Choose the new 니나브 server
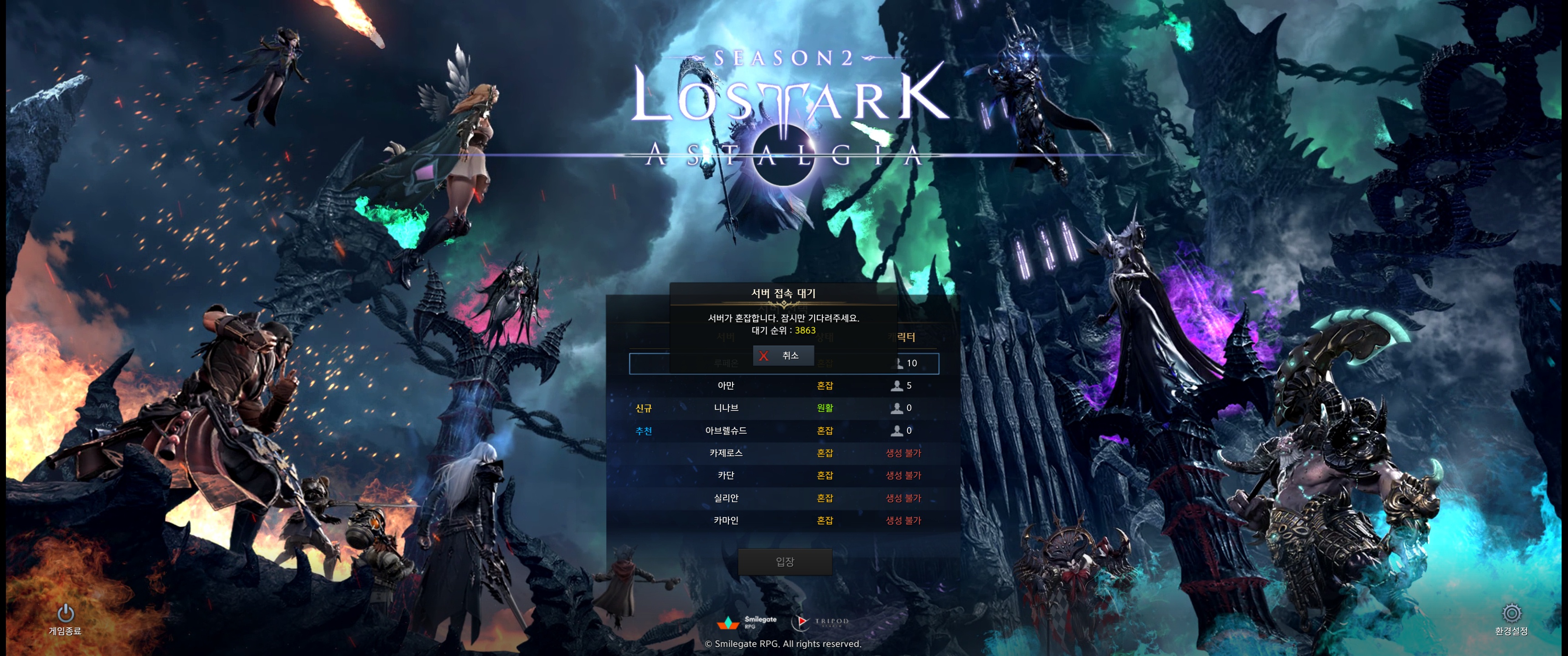The width and height of the screenshot is (1568, 656). click(784, 408)
